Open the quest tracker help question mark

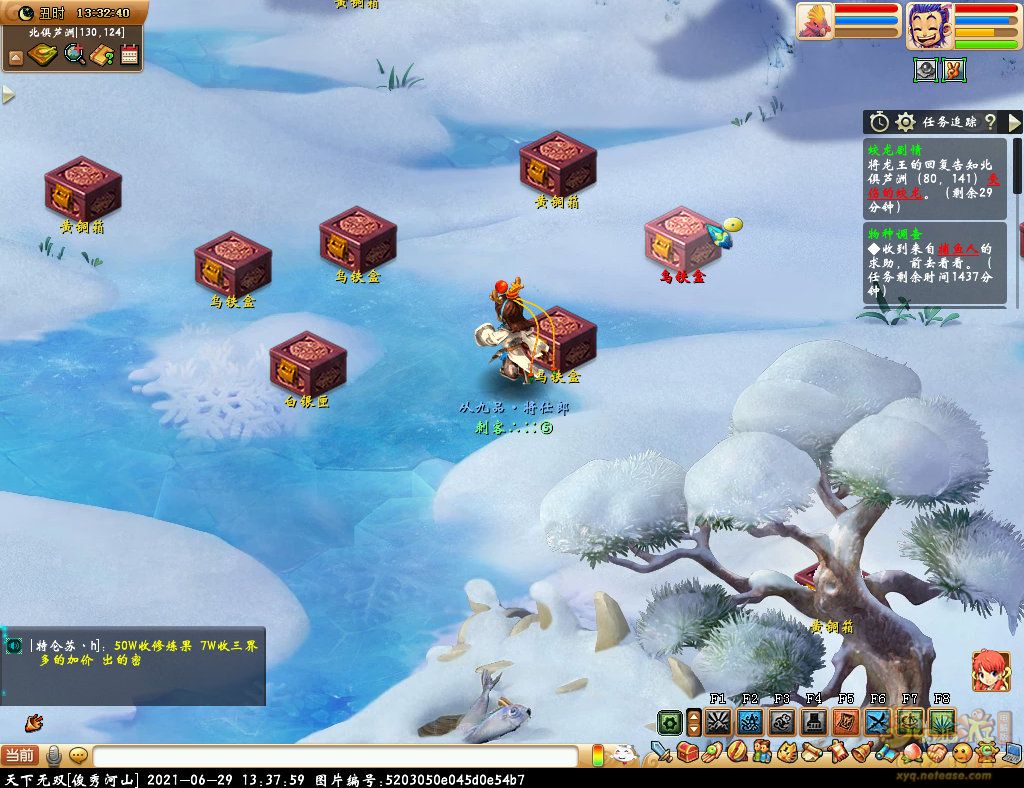(x=990, y=122)
